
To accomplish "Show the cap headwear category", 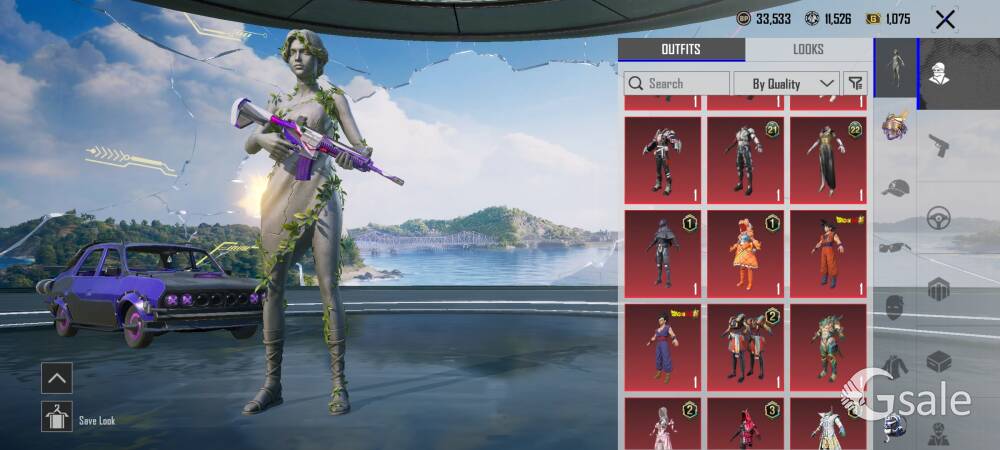I will 895,187.
